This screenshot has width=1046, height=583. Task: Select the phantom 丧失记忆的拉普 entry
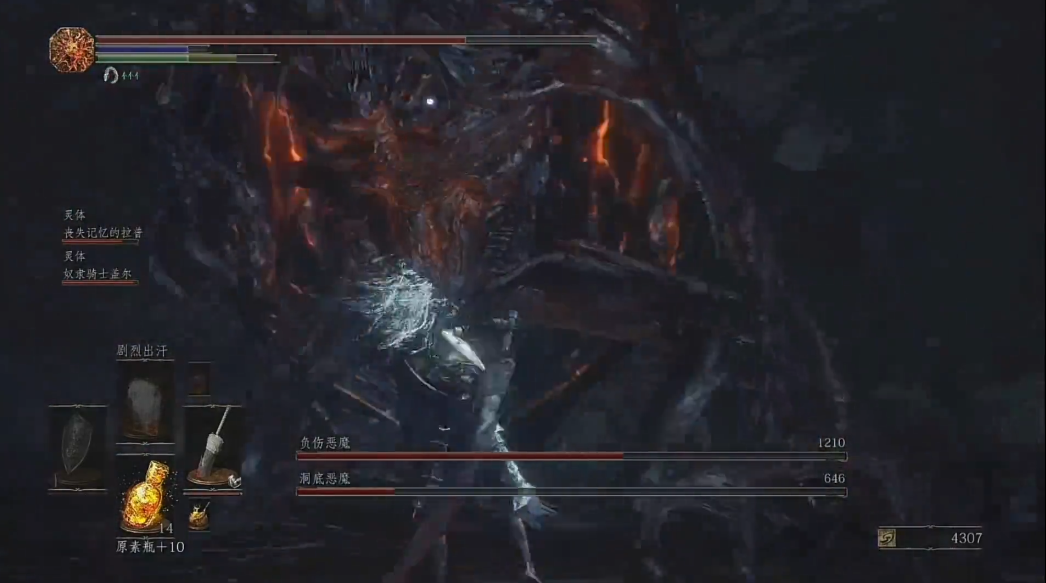coord(103,233)
